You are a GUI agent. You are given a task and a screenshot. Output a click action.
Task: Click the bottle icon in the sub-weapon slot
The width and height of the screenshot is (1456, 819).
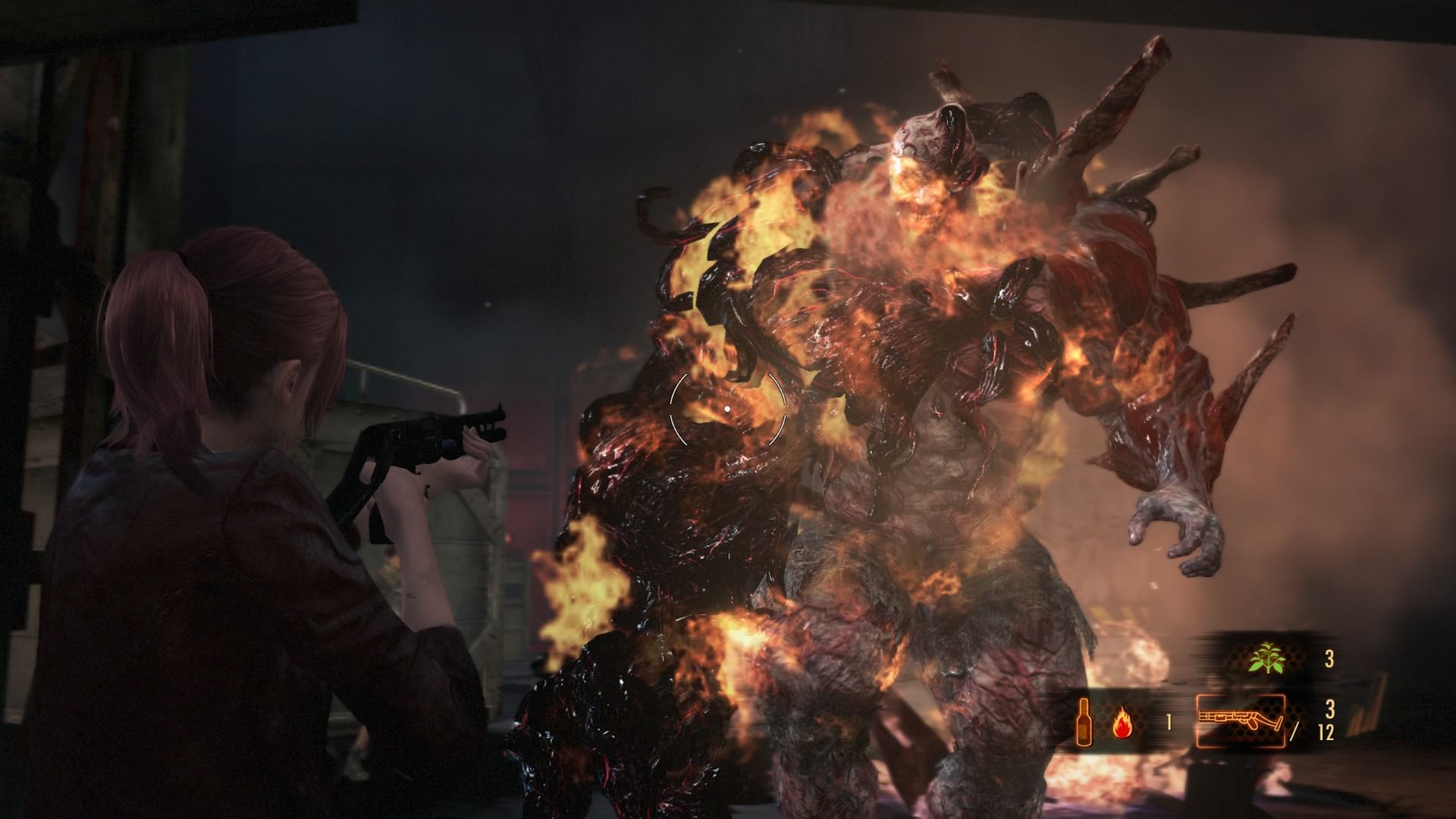tap(1084, 723)
